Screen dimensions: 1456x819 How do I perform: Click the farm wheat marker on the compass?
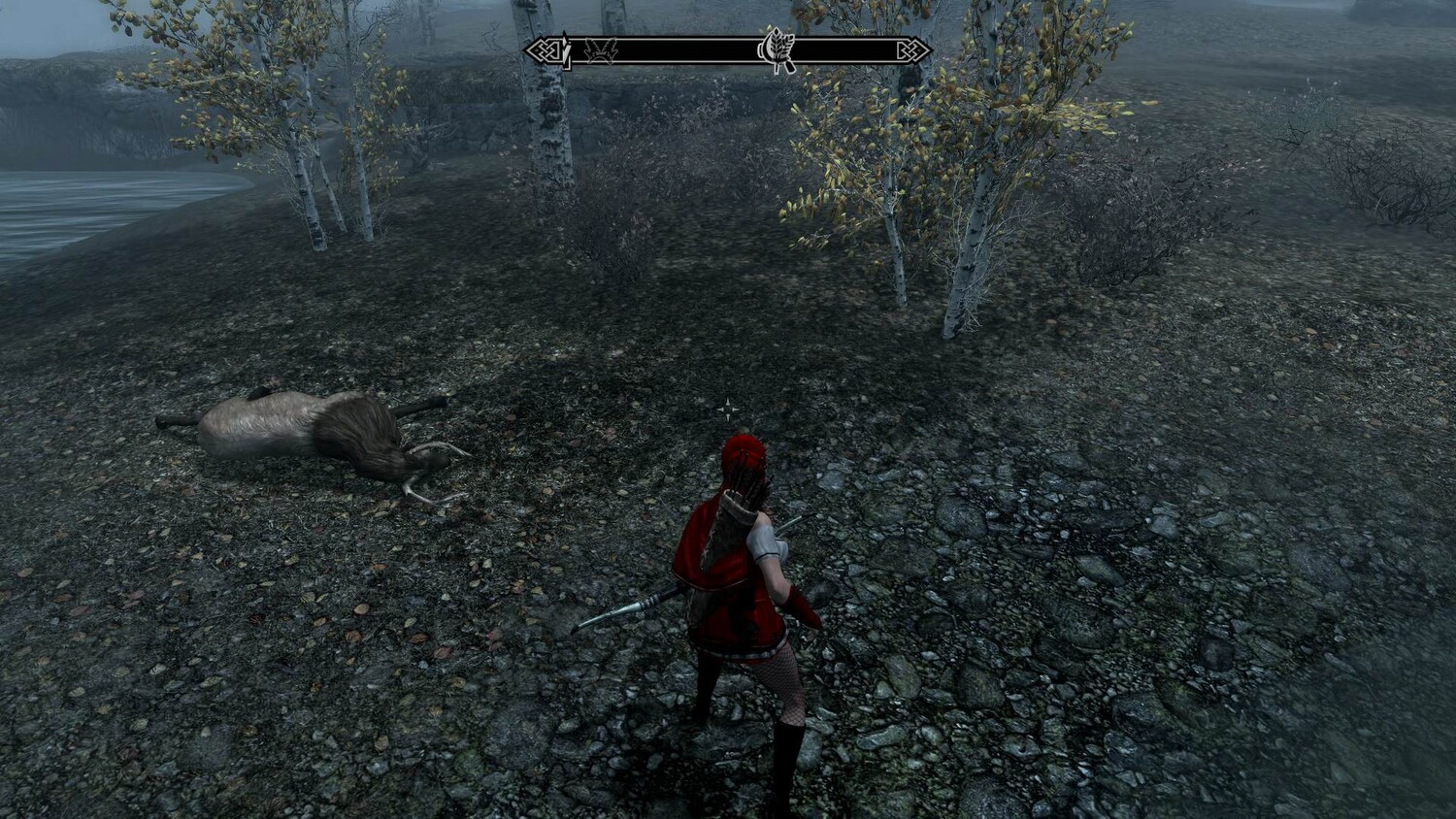(778, 51)
